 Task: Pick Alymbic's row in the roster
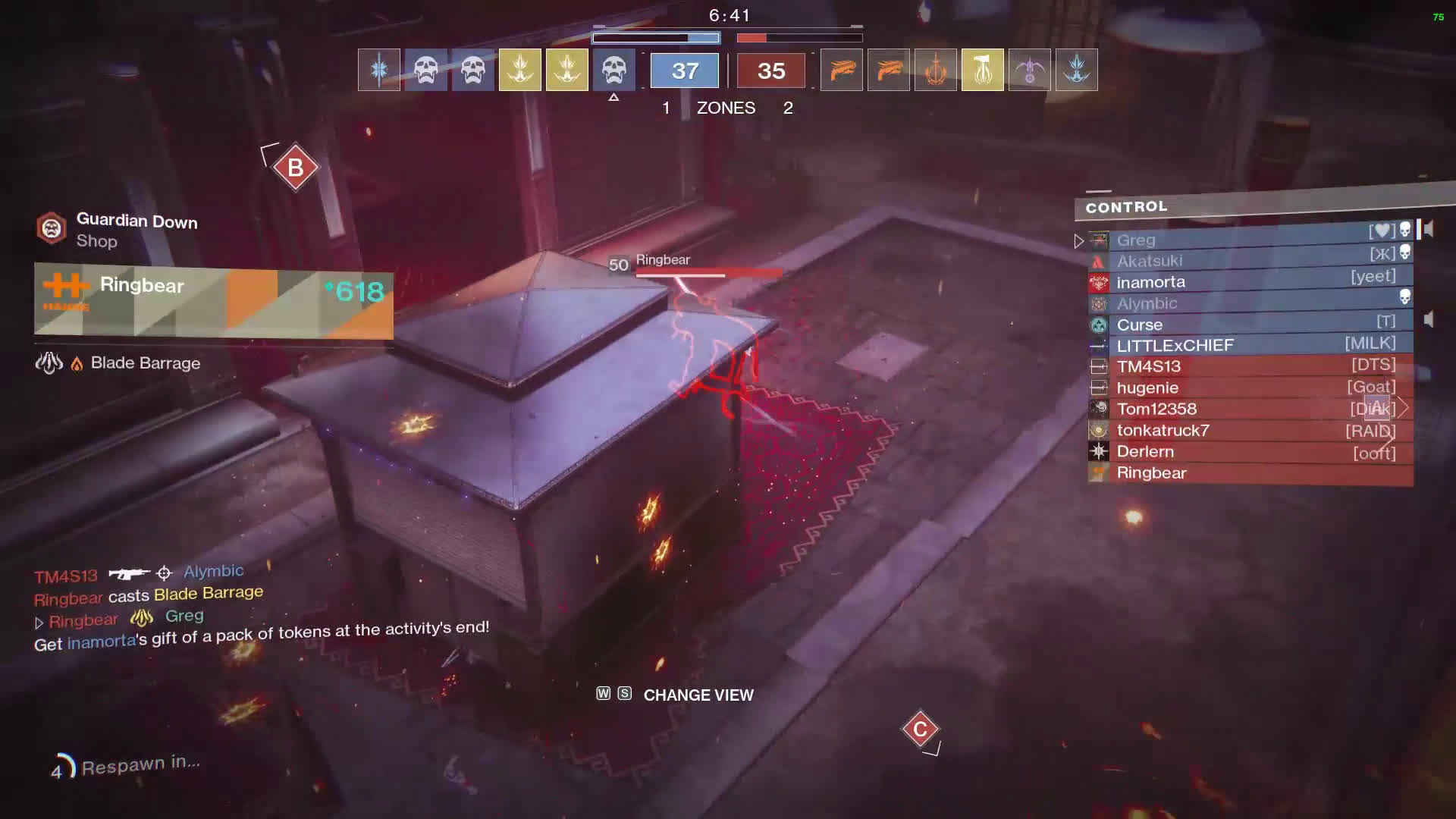click(1244, 303)
